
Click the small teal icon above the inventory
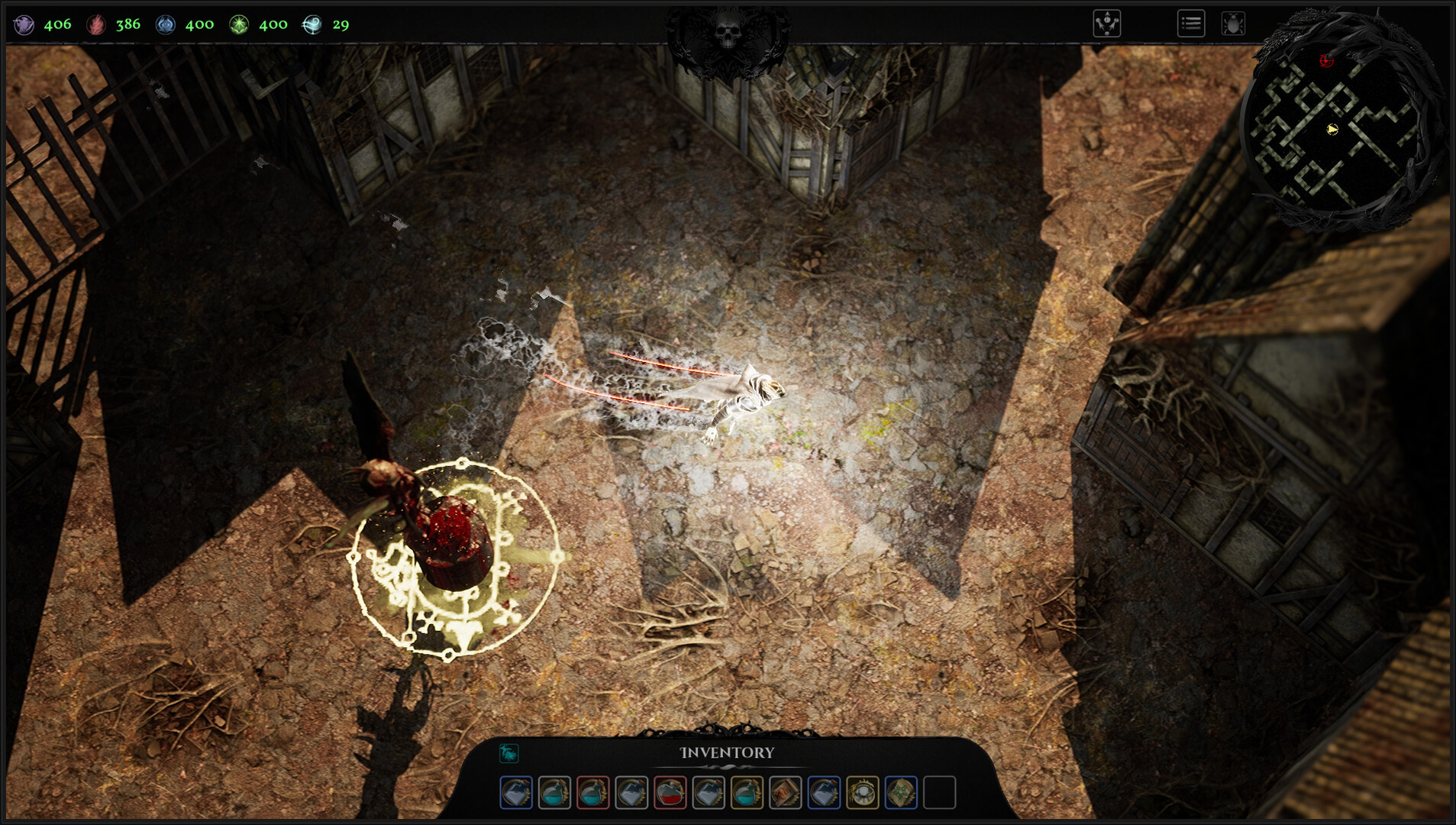pos(508,753)
